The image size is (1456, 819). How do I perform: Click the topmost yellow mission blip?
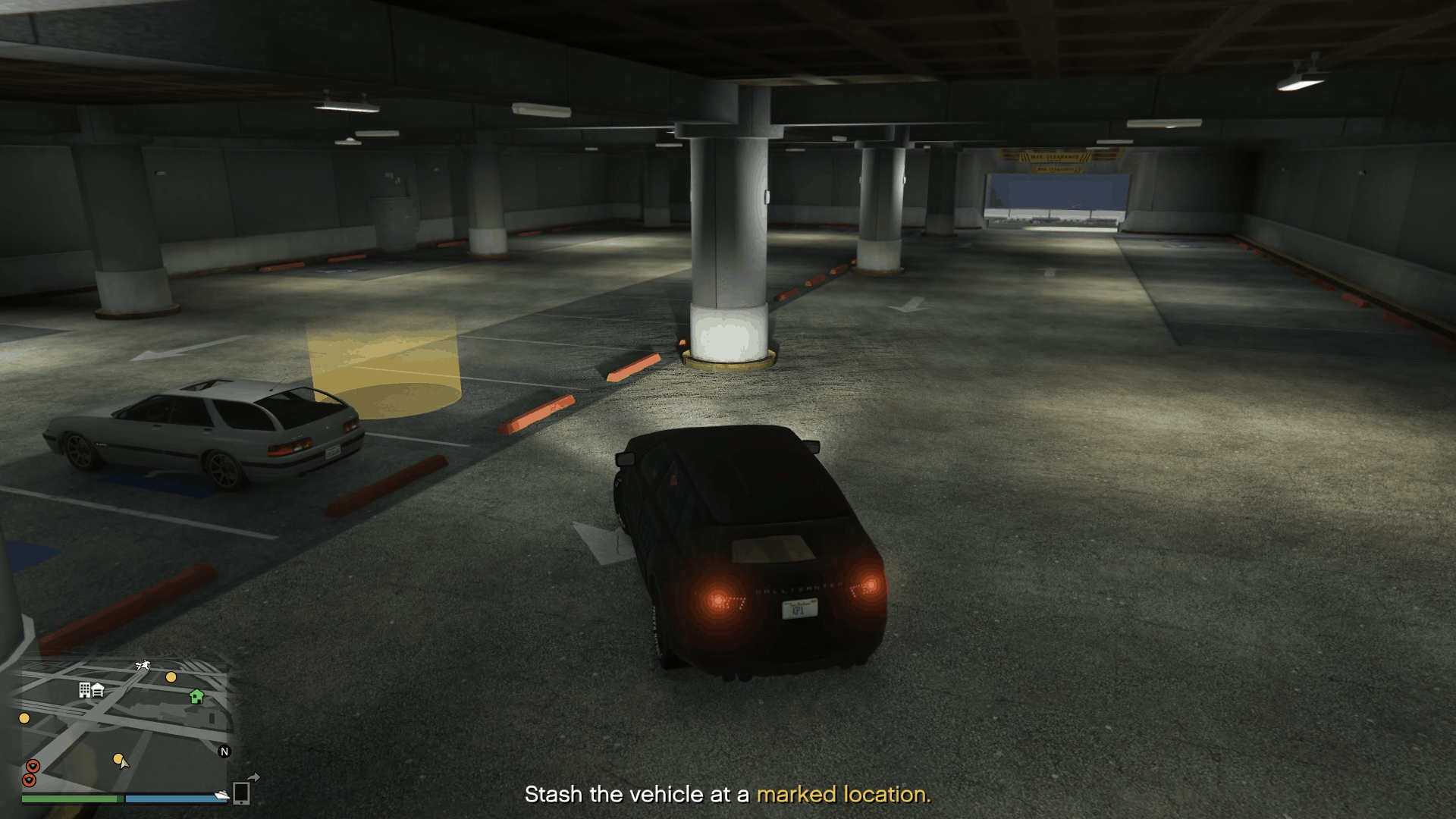171,677
